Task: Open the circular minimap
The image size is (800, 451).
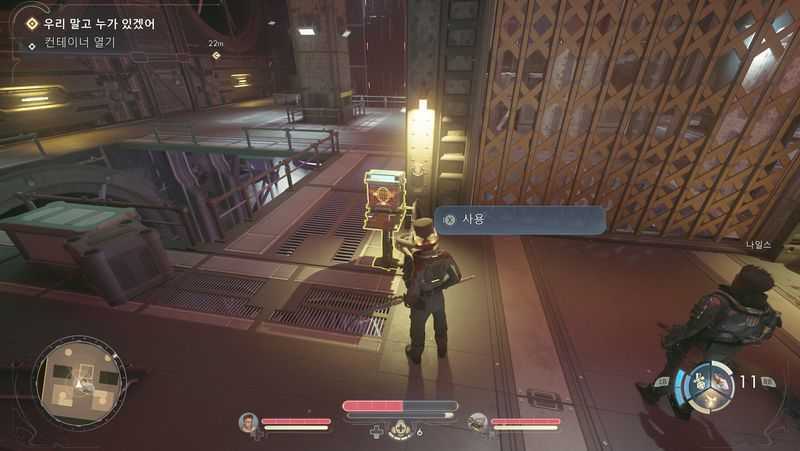Action: click(80, 380)
